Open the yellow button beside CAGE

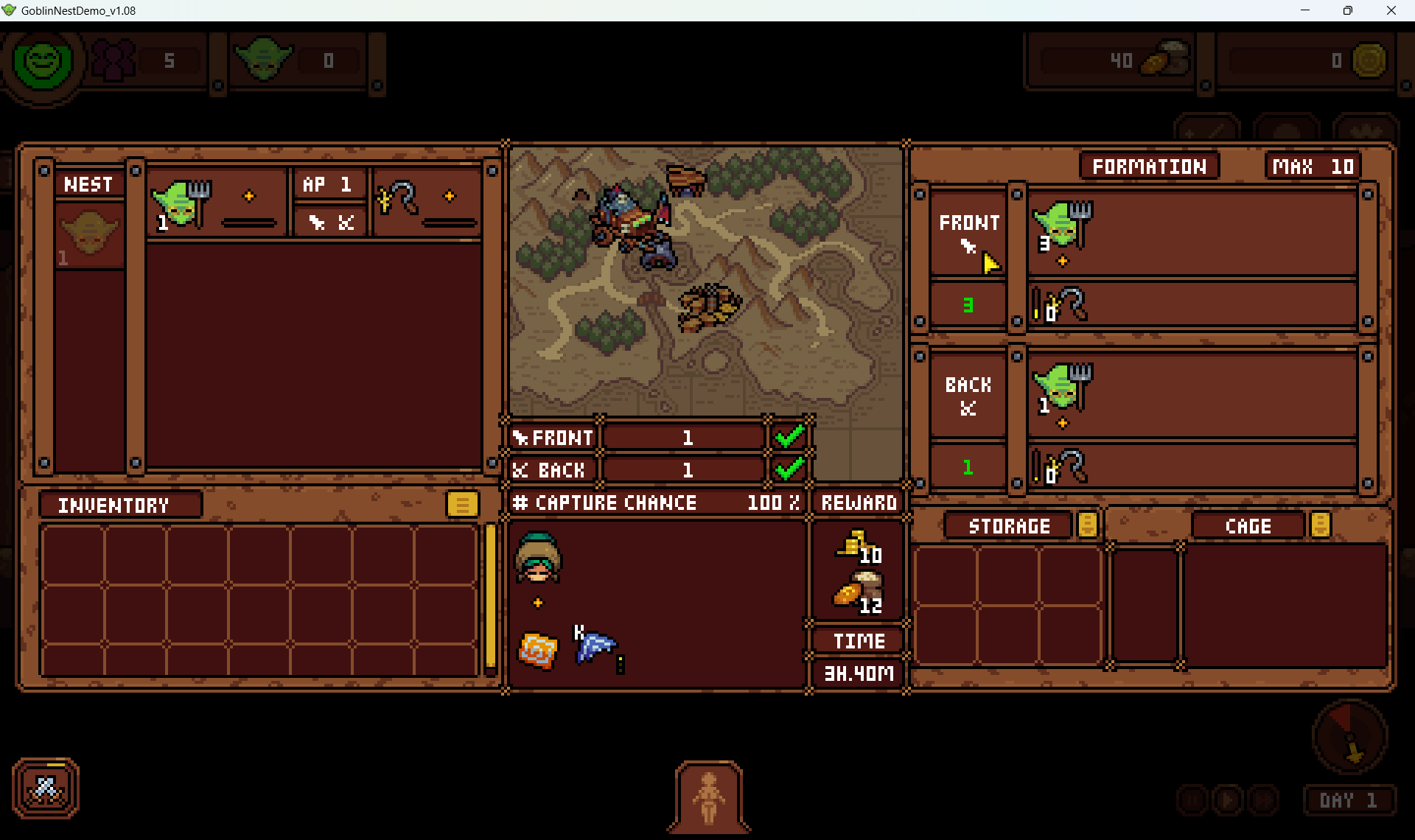pyautogui.click(x=1320, y=525)
